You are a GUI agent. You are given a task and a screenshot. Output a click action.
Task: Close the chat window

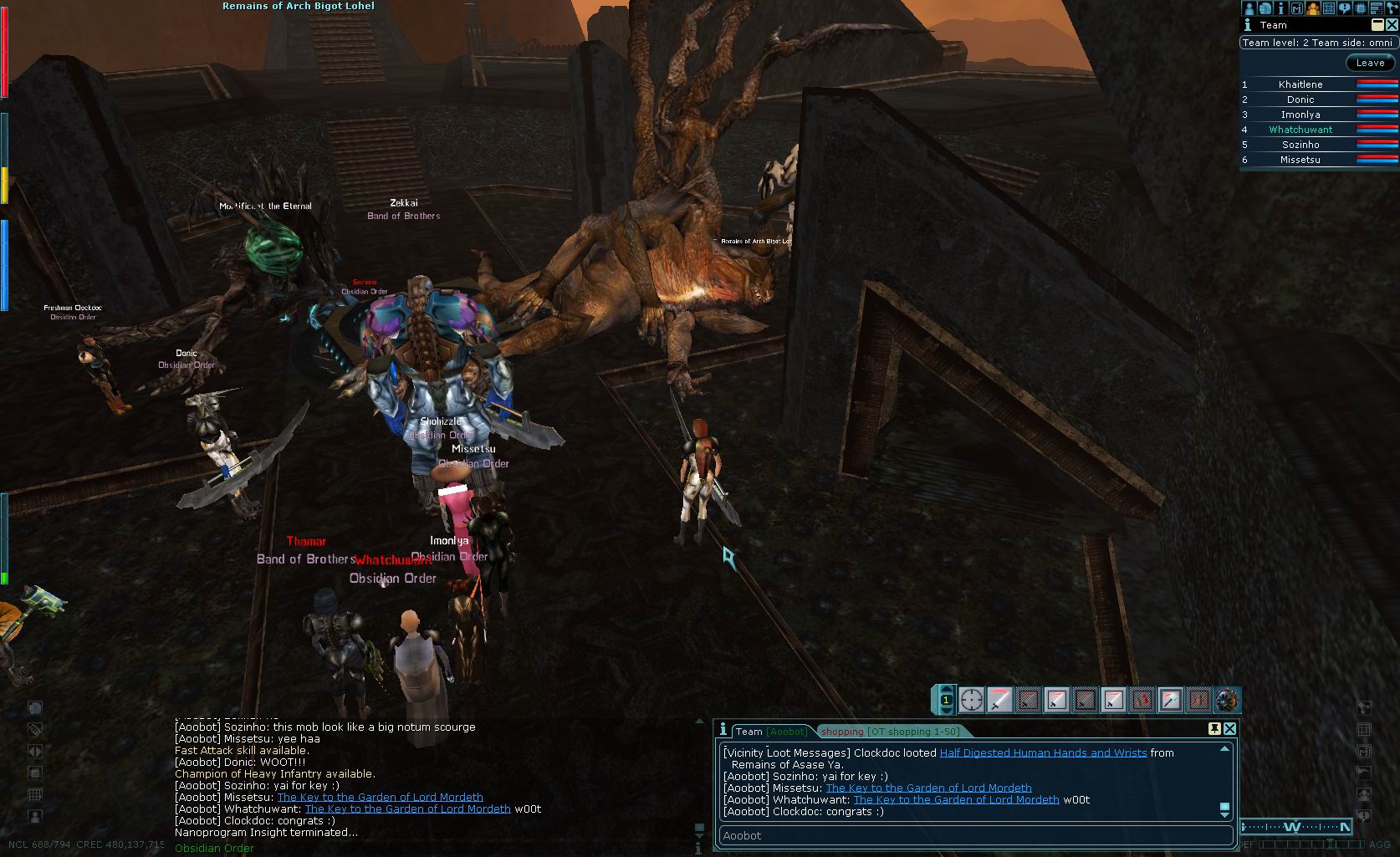pyautogui.click(x=1229, y=729)
